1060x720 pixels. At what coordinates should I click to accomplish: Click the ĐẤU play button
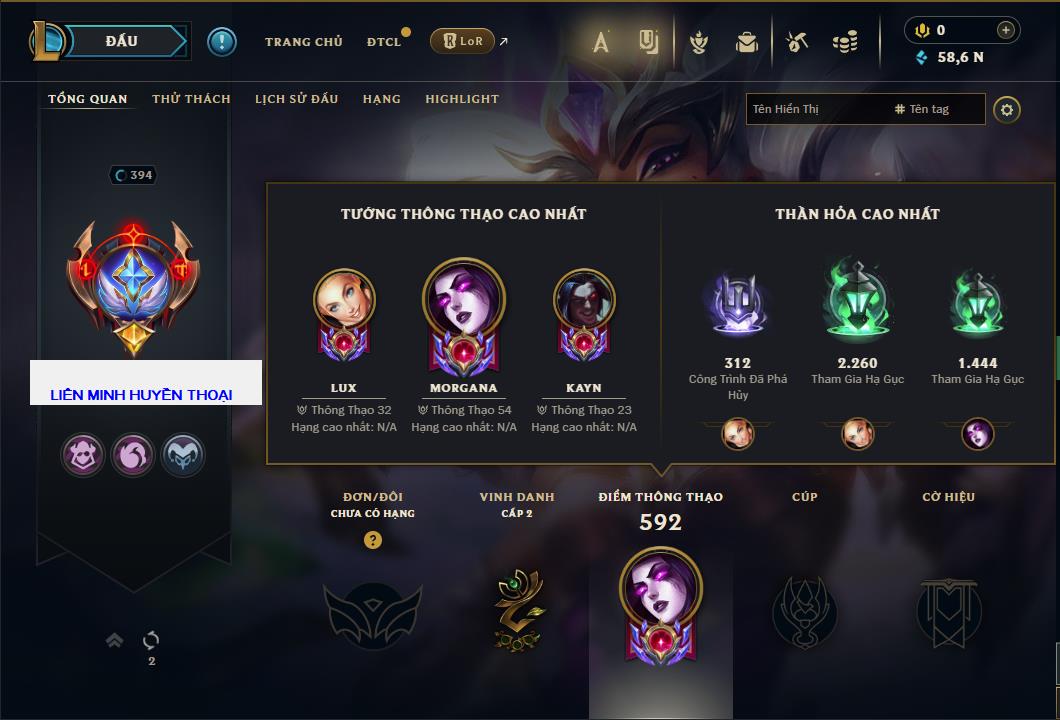[x=122, y=41]
